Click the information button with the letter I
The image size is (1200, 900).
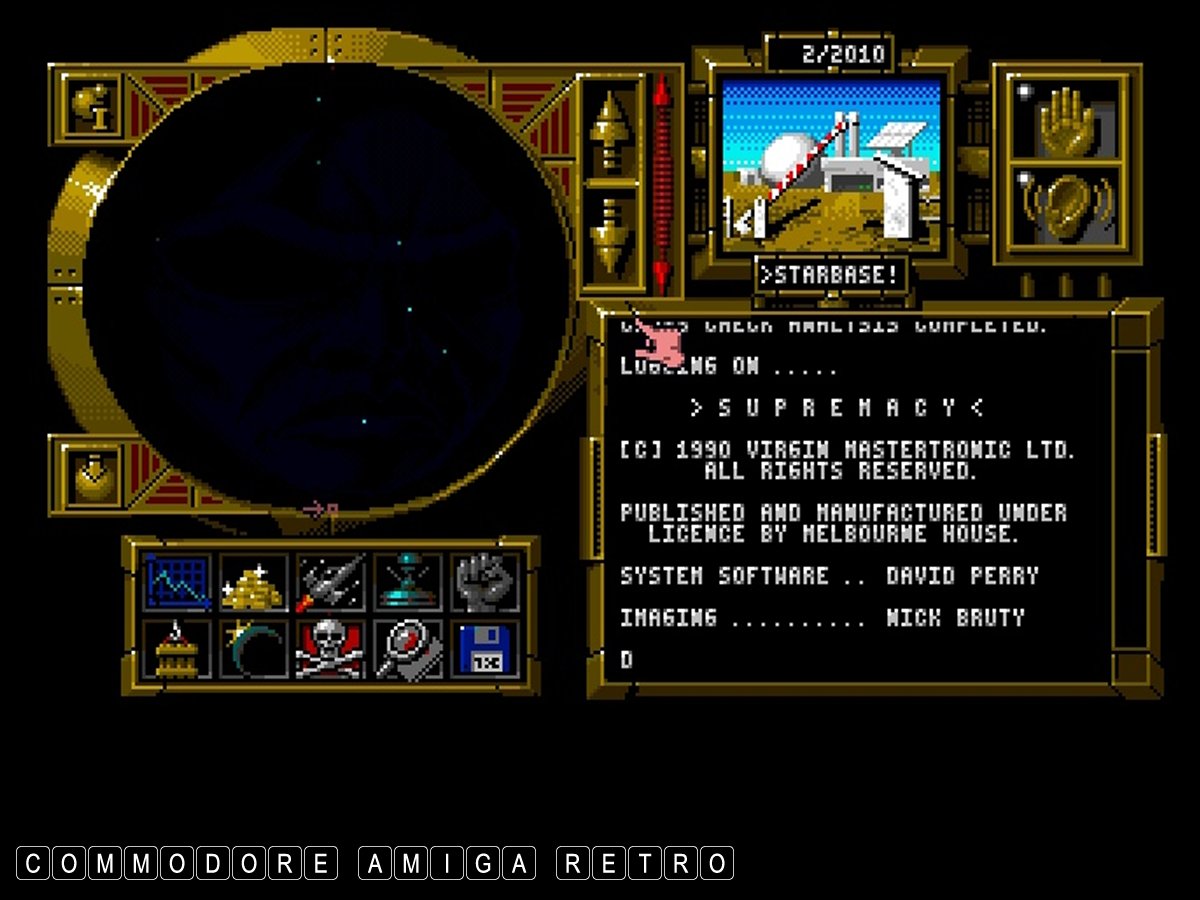(x=93, y=105)
